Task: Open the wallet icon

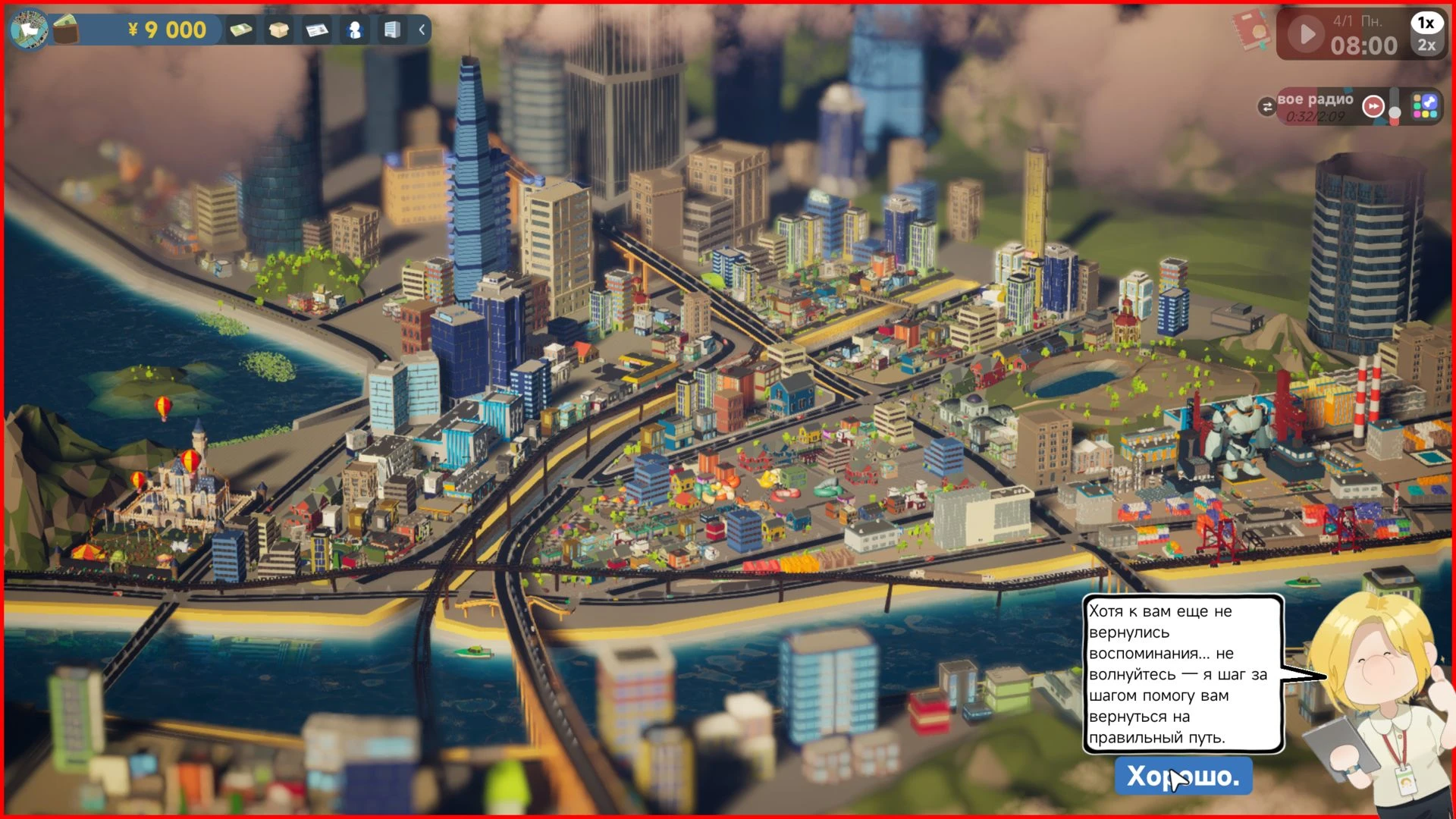Action: pyautogui.click(x=67, y=30)
